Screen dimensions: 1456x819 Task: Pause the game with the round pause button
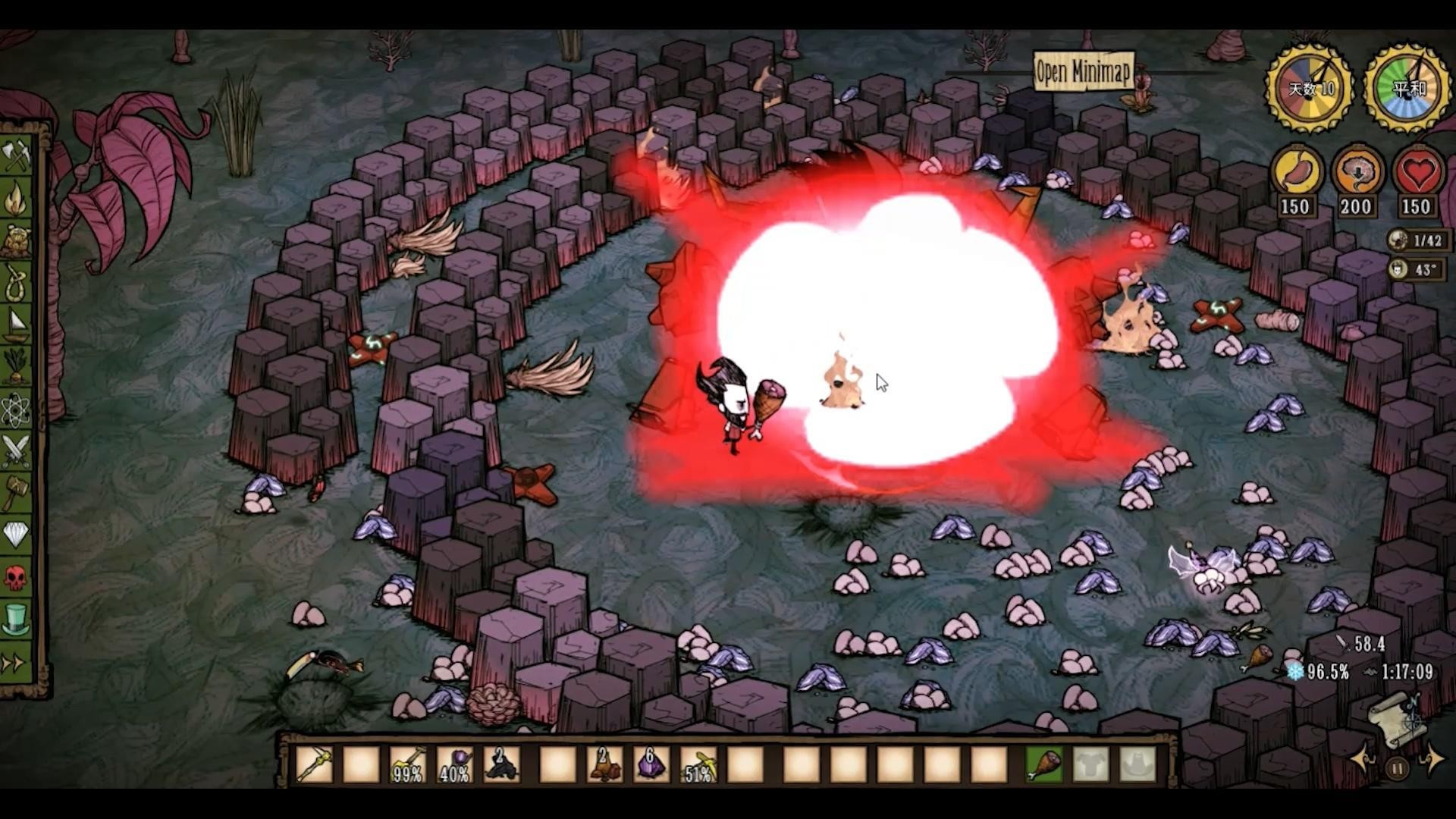1397,768
